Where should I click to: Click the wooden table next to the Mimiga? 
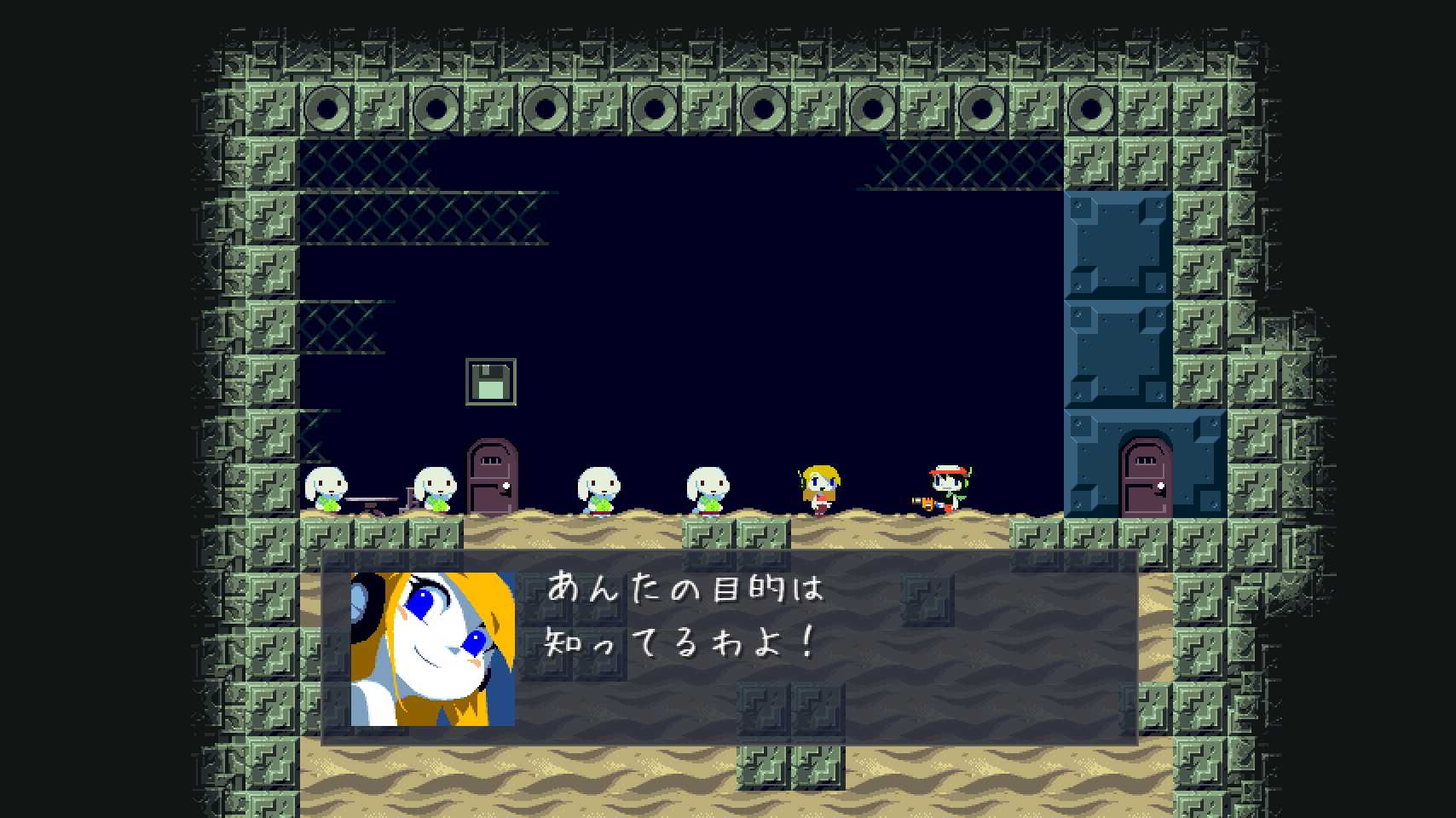coord(373,498)
